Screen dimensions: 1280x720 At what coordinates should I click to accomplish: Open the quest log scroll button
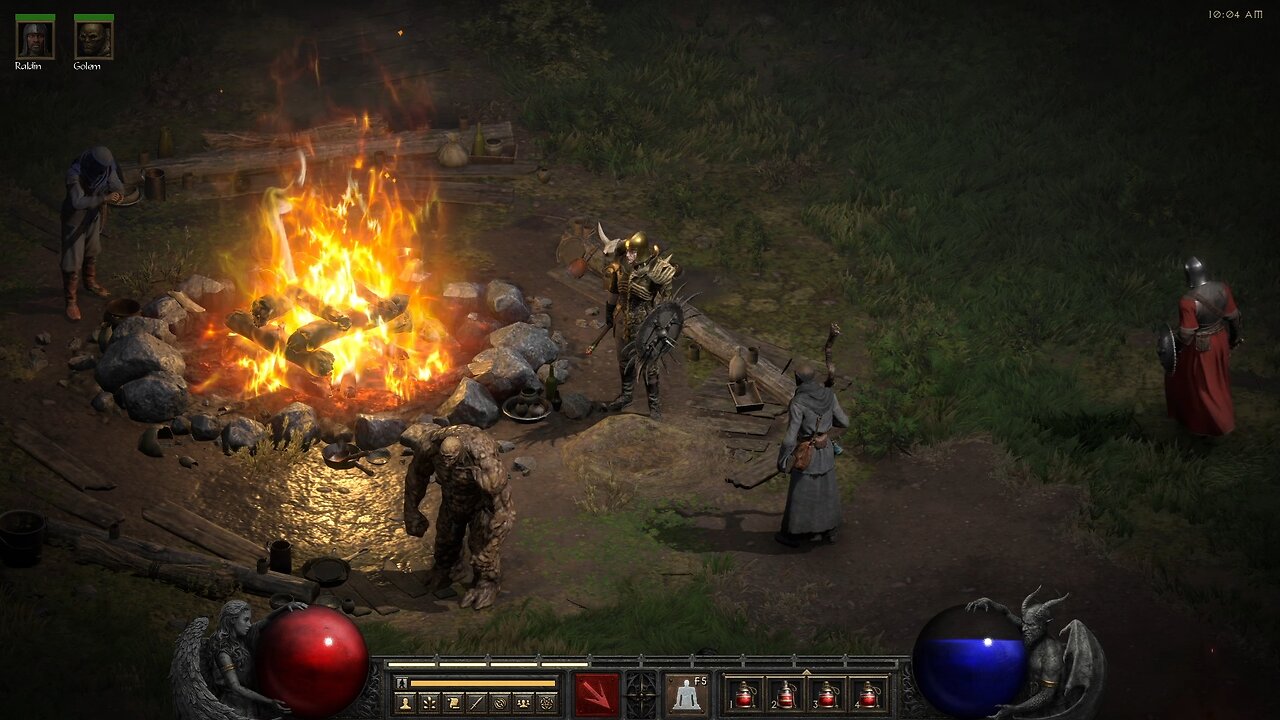click(452, 703)
